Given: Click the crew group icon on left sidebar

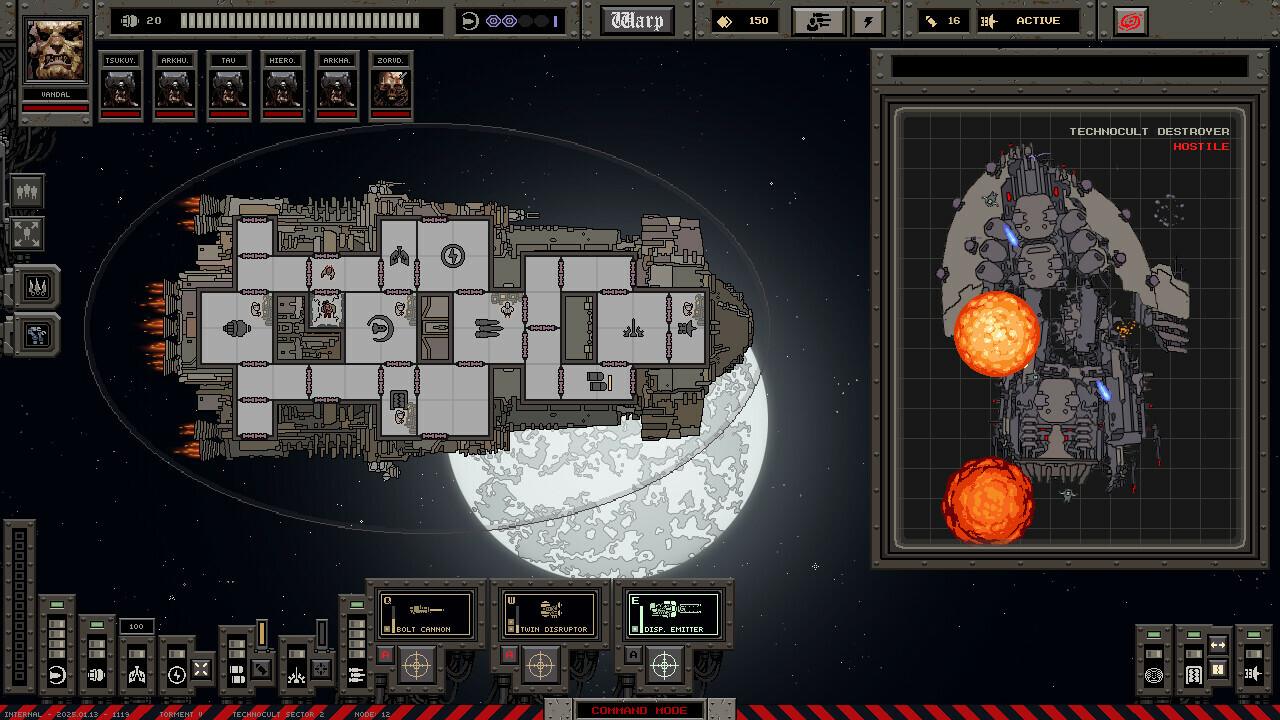Looking at the screenshot, I should point(27,190).
